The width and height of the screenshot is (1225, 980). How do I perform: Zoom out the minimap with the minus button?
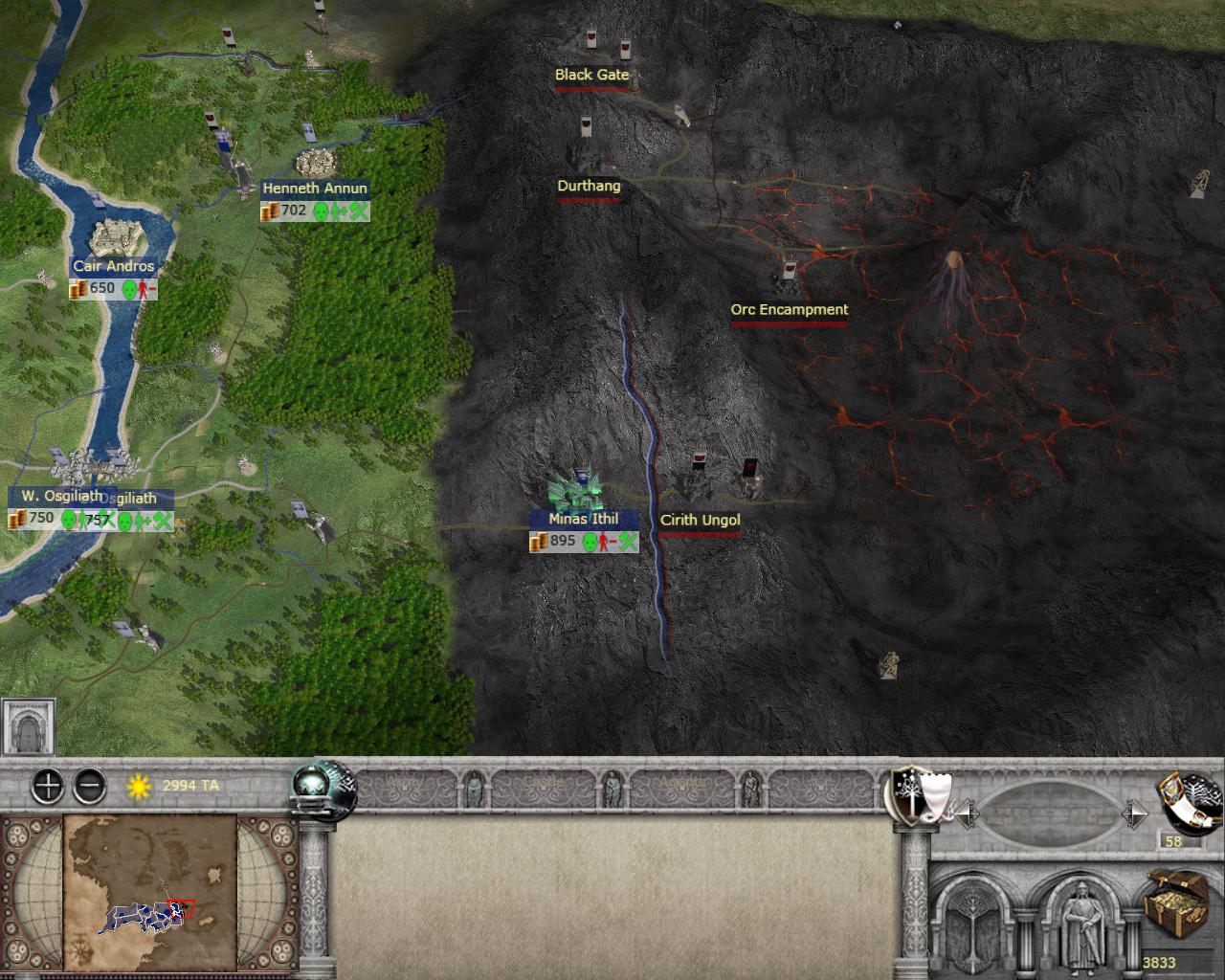[90, 787]
